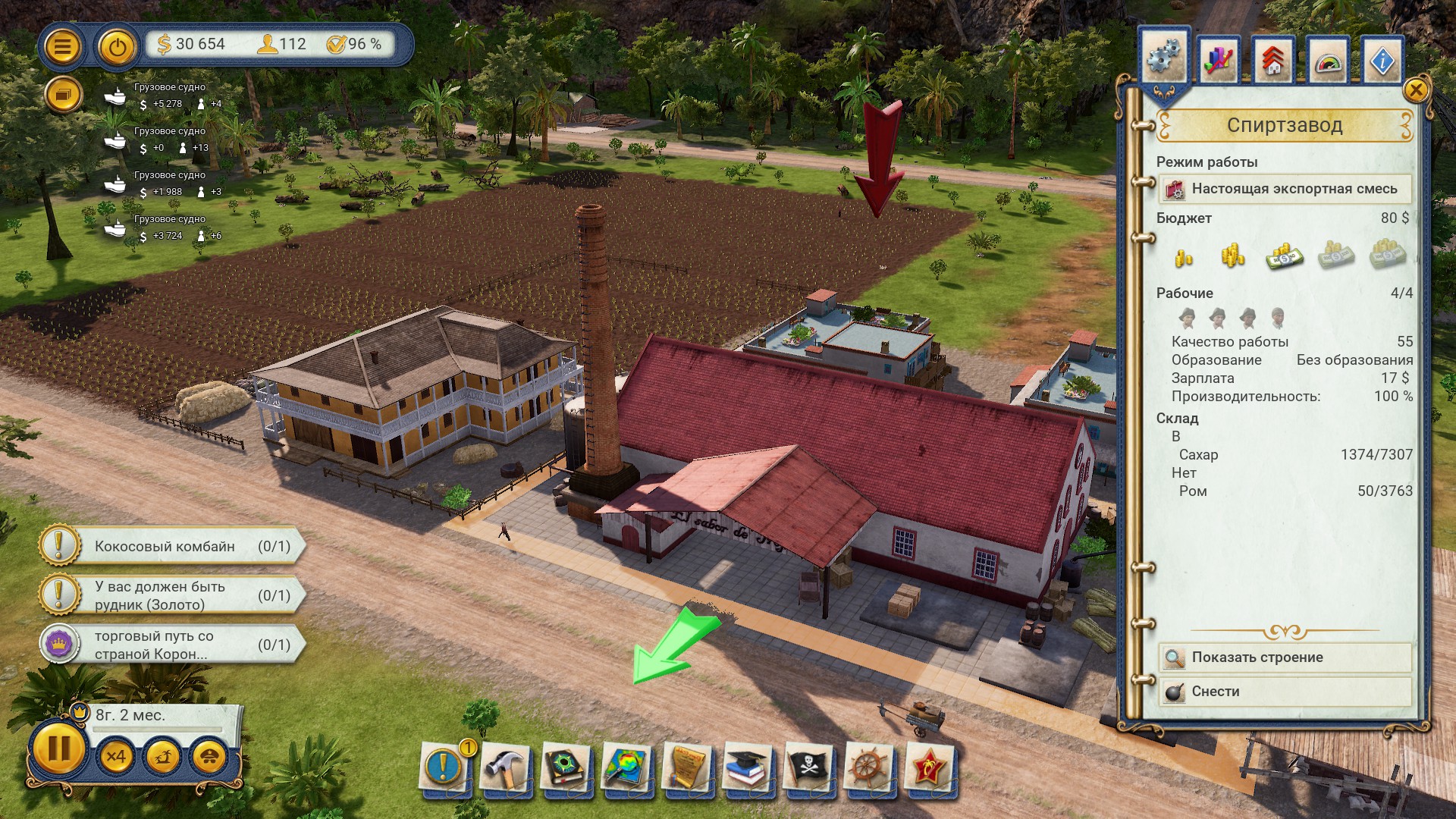Click the Показать строение button

click(x=1285, y=657)
